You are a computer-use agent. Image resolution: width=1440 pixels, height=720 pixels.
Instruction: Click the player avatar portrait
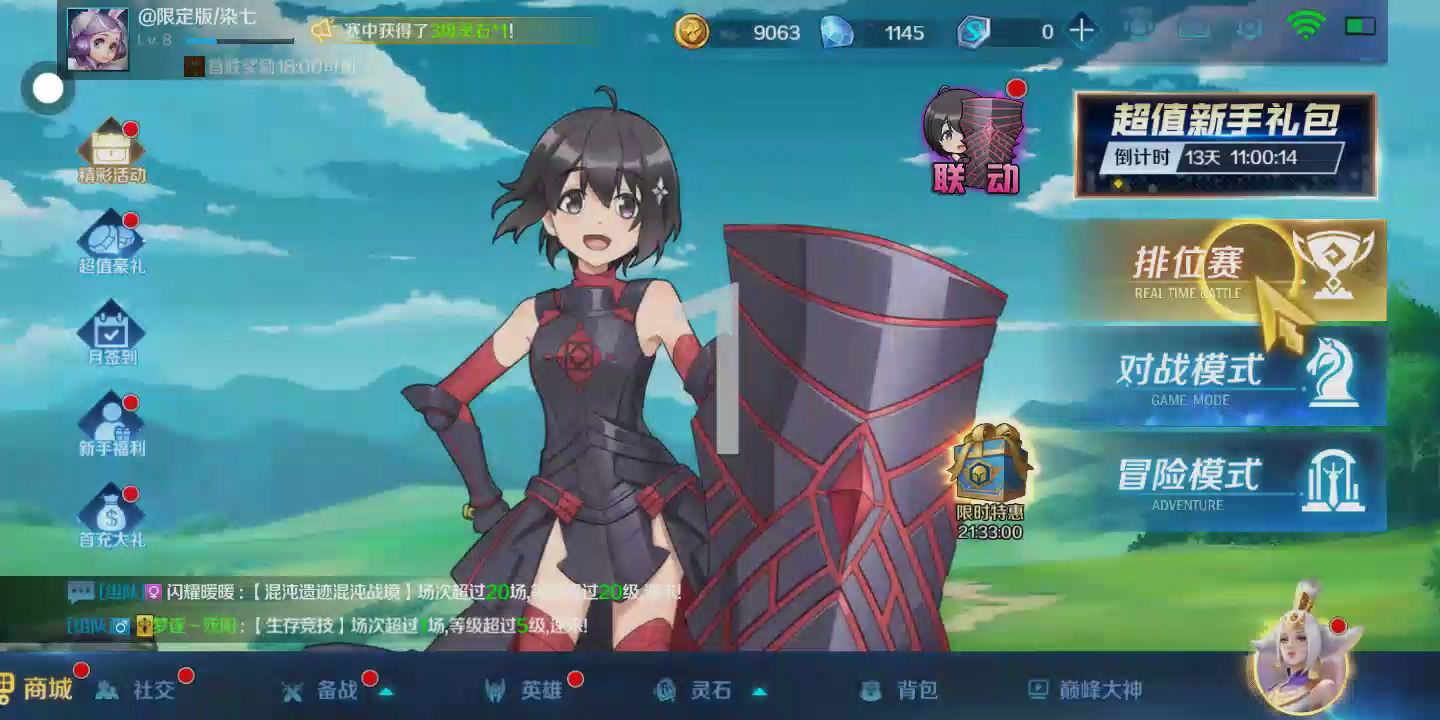coord(98,40)
